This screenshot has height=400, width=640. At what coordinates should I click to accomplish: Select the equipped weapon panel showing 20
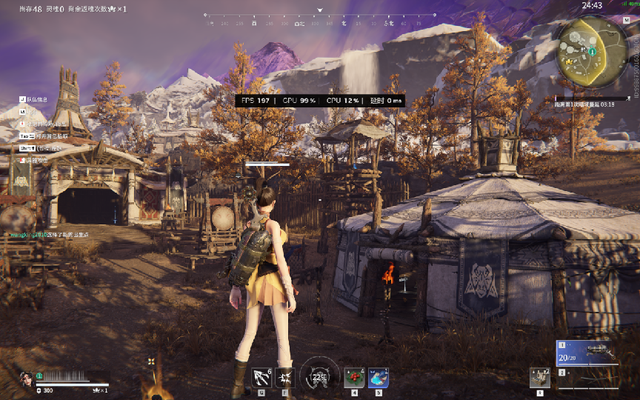coord(595,353)
